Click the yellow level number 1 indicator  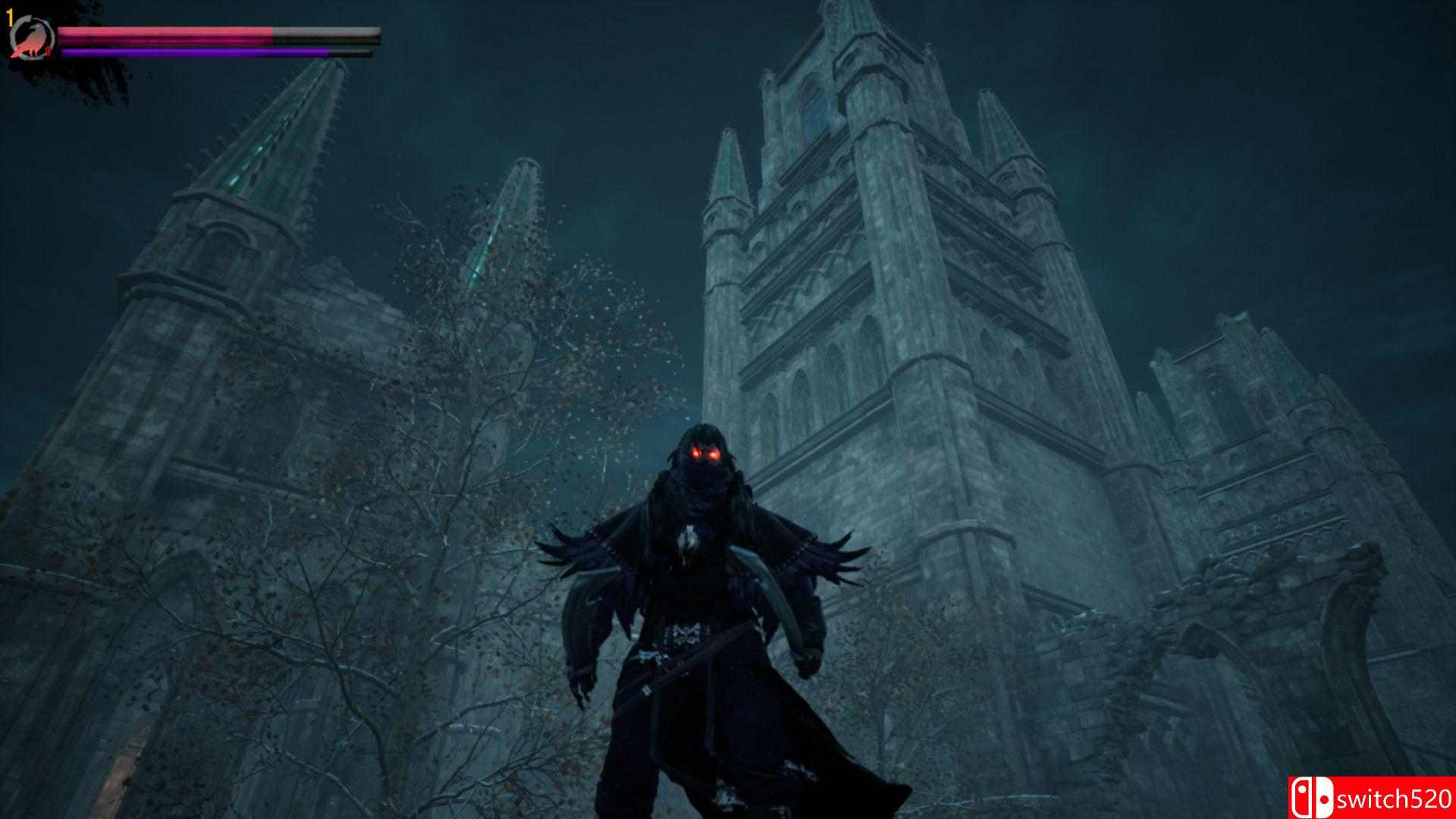click(9, 17)
